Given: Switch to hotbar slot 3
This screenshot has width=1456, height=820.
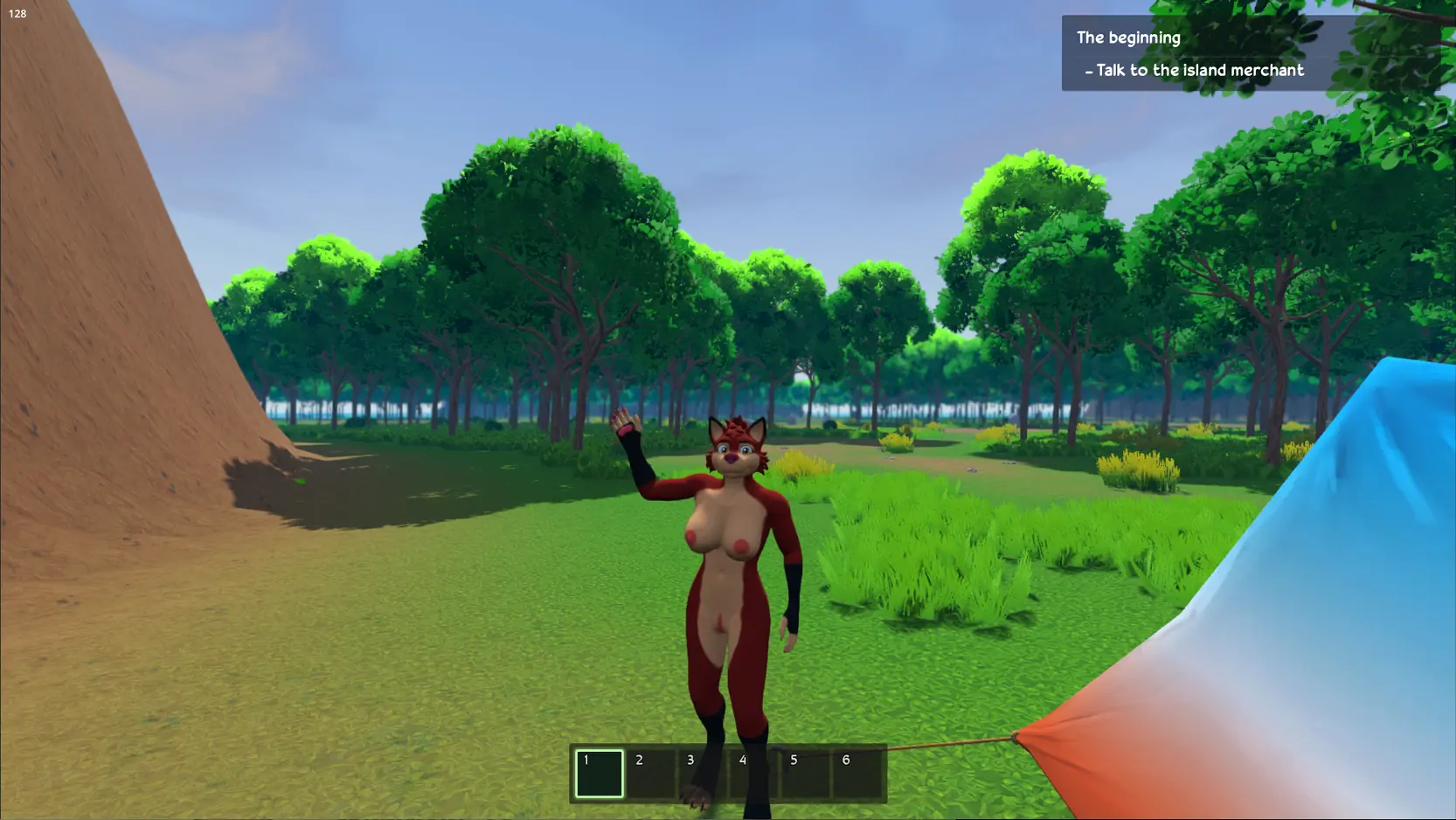Looking at the screenshot, I should (703, 774).
